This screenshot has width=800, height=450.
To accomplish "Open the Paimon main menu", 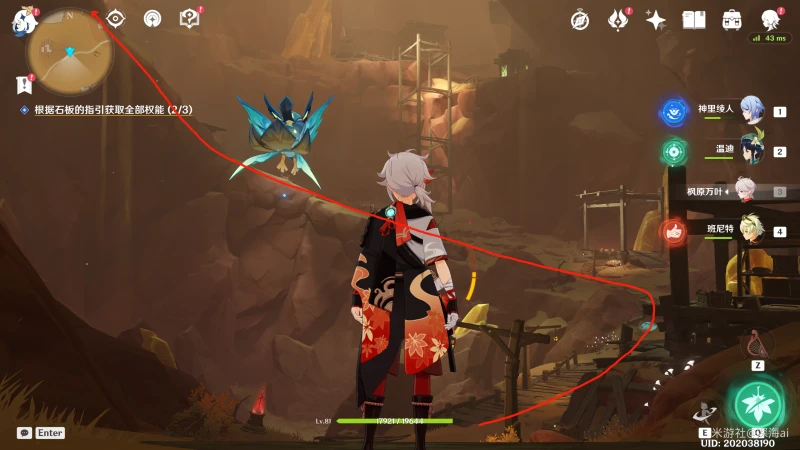I will [24, 20].
